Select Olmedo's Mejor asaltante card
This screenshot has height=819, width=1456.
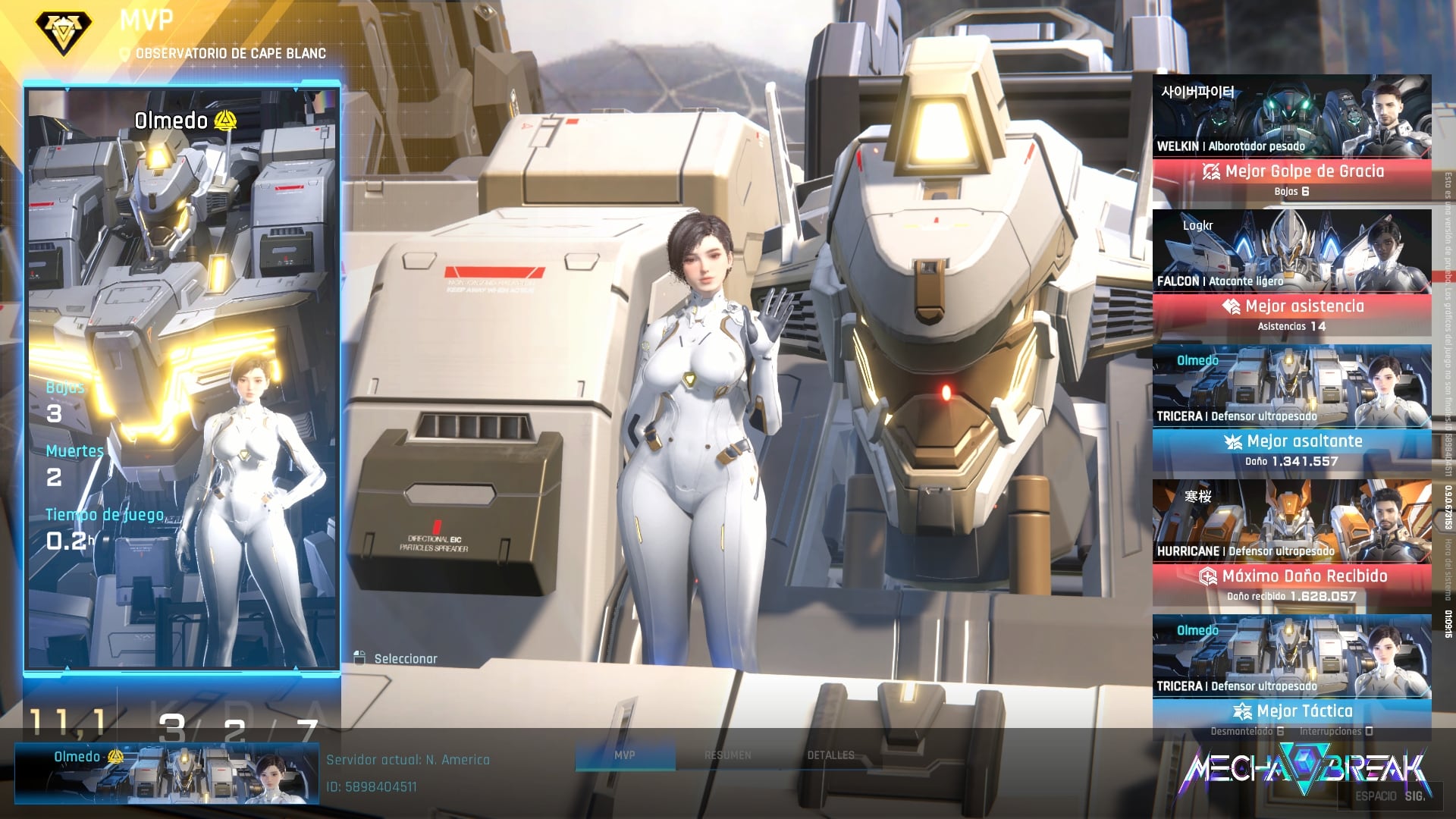pyautogui.click(x=1291, y=408)
